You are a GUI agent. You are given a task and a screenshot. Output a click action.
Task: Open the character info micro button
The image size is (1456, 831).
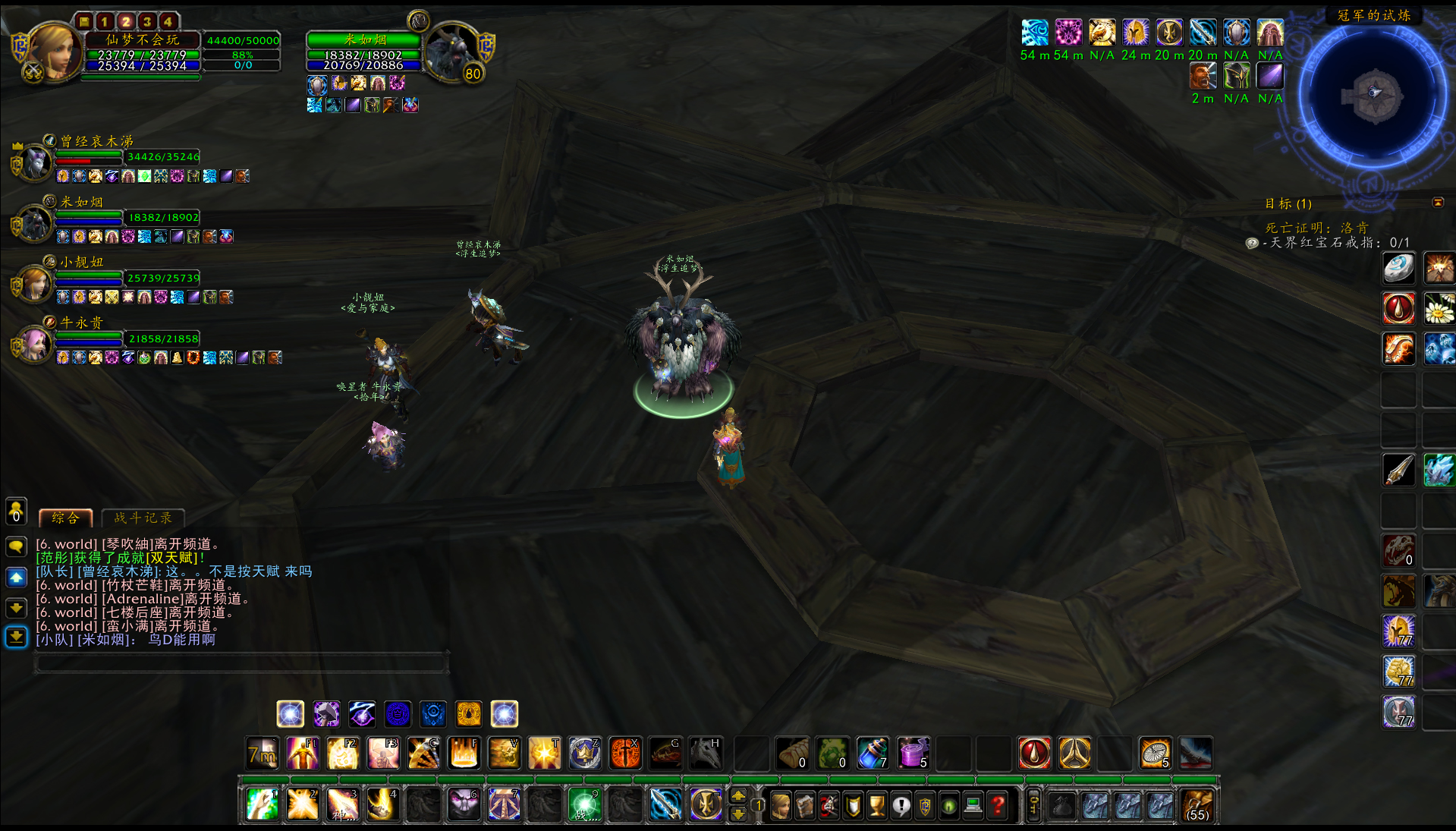click(x=780, y=805)
